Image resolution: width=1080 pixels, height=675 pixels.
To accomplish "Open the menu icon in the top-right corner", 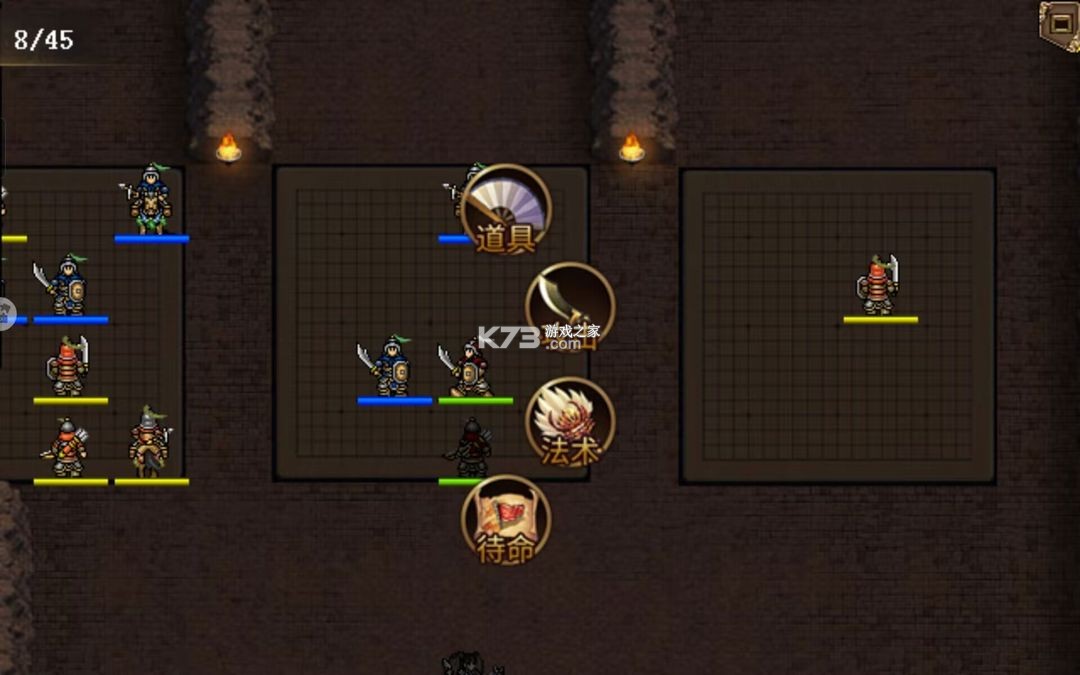I will tap(1059, 22).
